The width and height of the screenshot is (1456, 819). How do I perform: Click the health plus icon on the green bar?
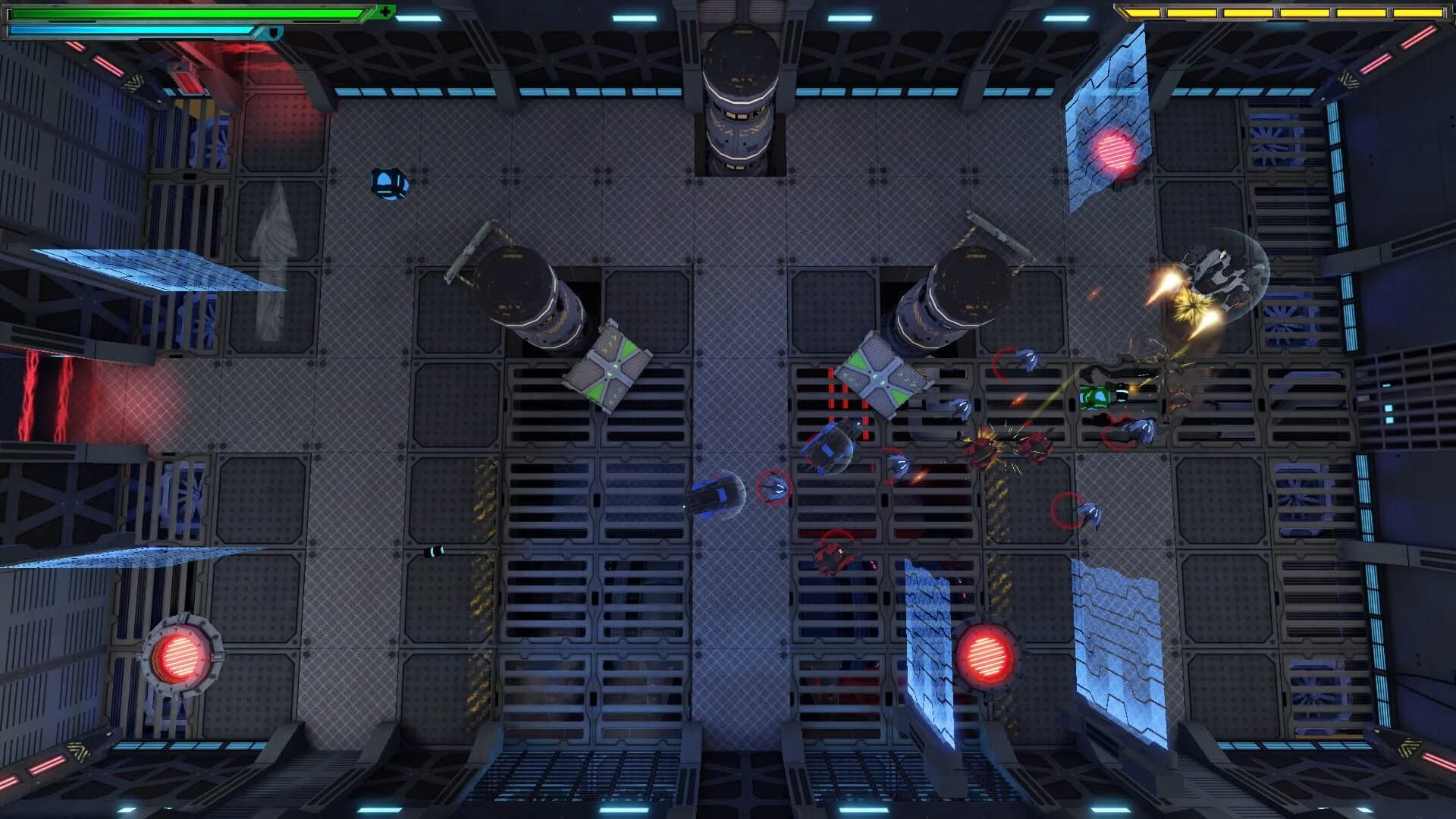click(x=387, y=13)
